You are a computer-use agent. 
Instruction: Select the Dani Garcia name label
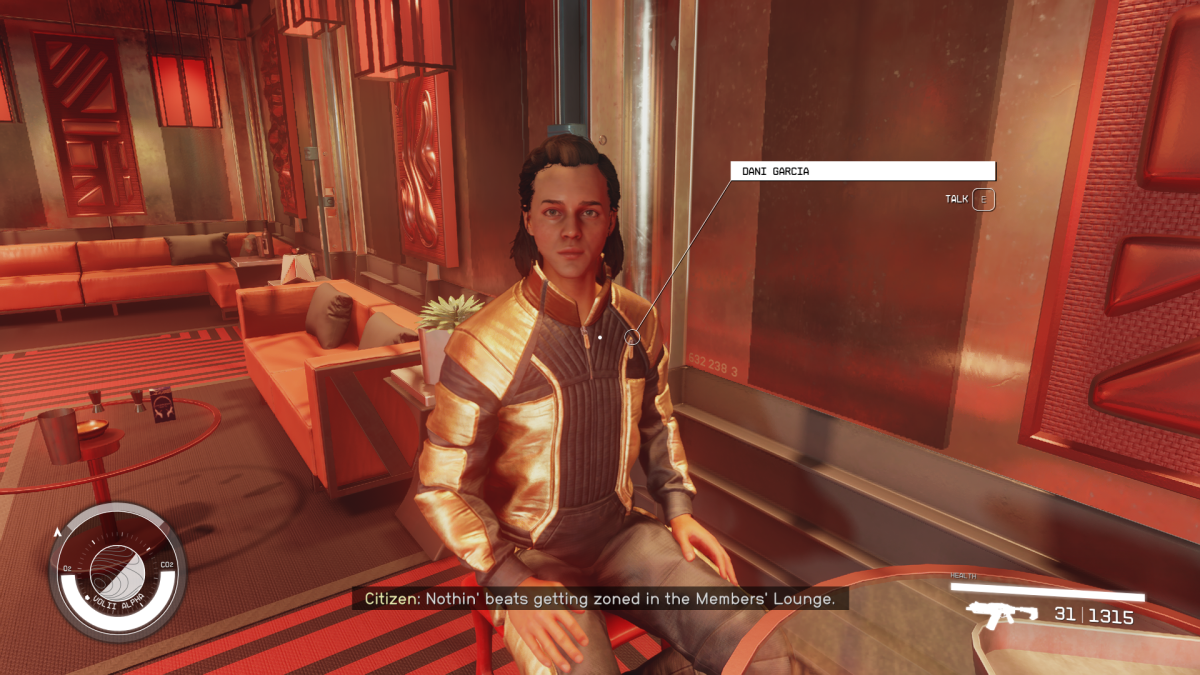[x=862, y=171]
